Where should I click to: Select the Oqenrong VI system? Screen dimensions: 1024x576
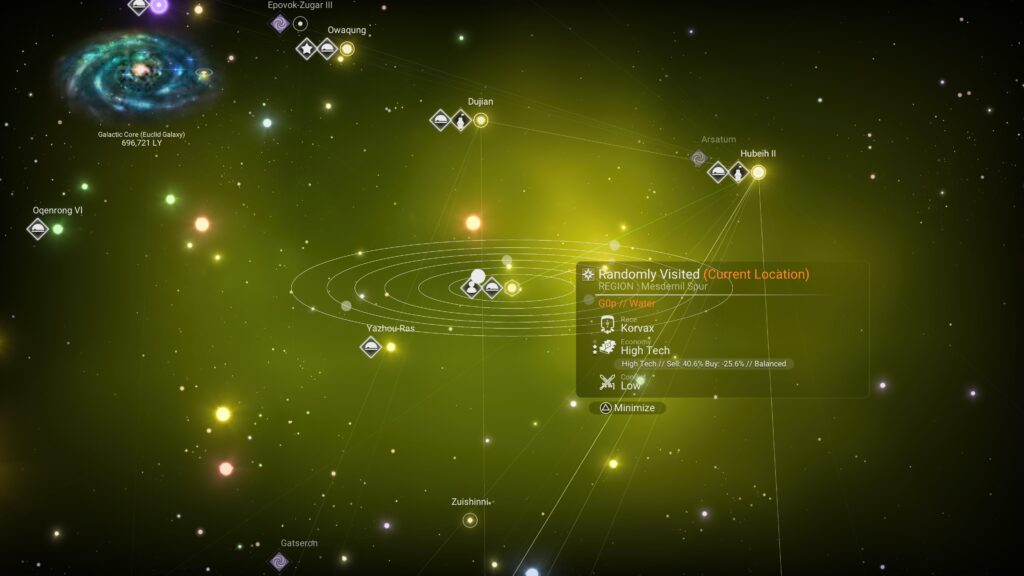point(58,229)
